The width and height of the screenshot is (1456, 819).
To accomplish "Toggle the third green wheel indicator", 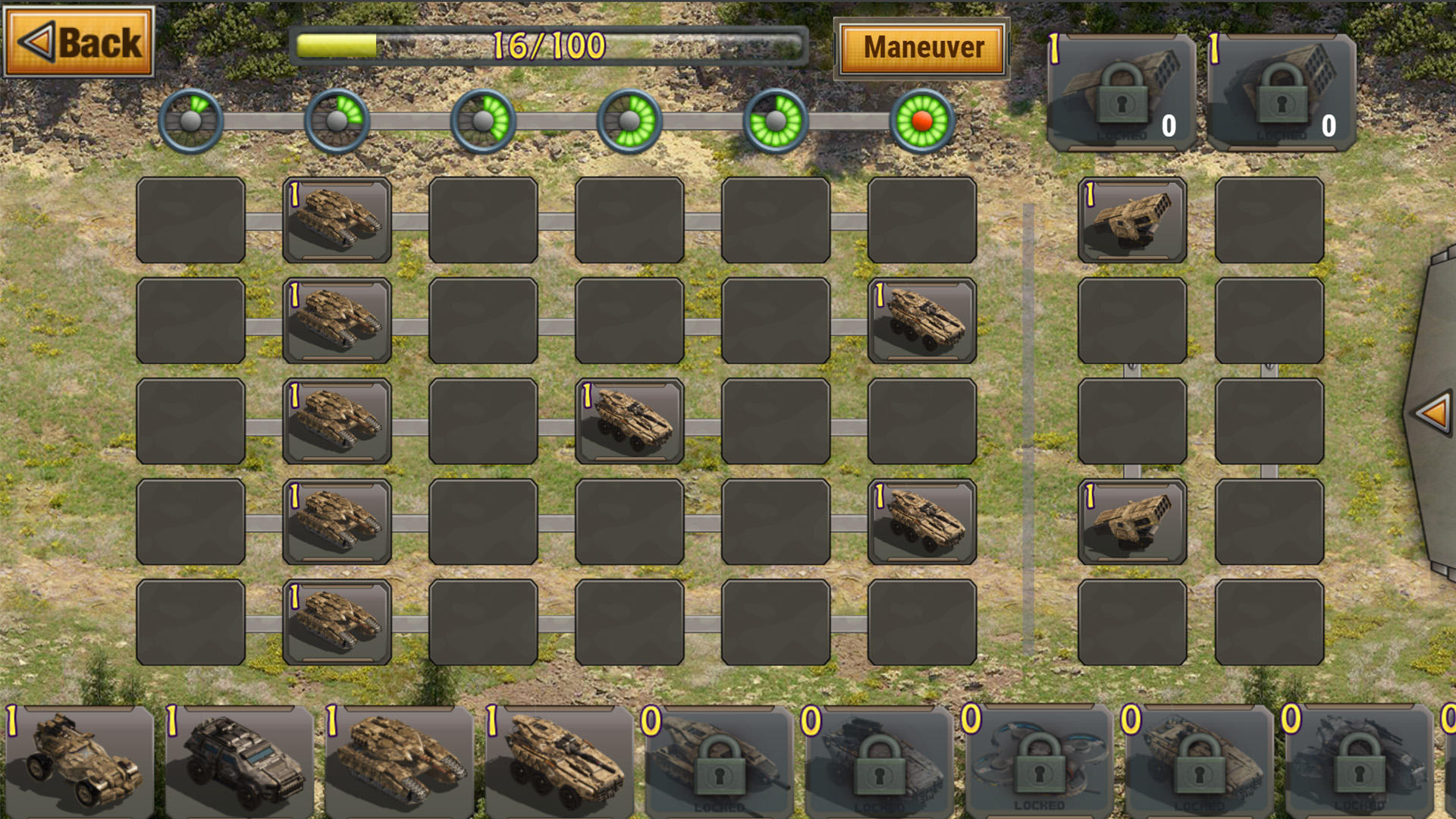I will [x=482, y=121].
